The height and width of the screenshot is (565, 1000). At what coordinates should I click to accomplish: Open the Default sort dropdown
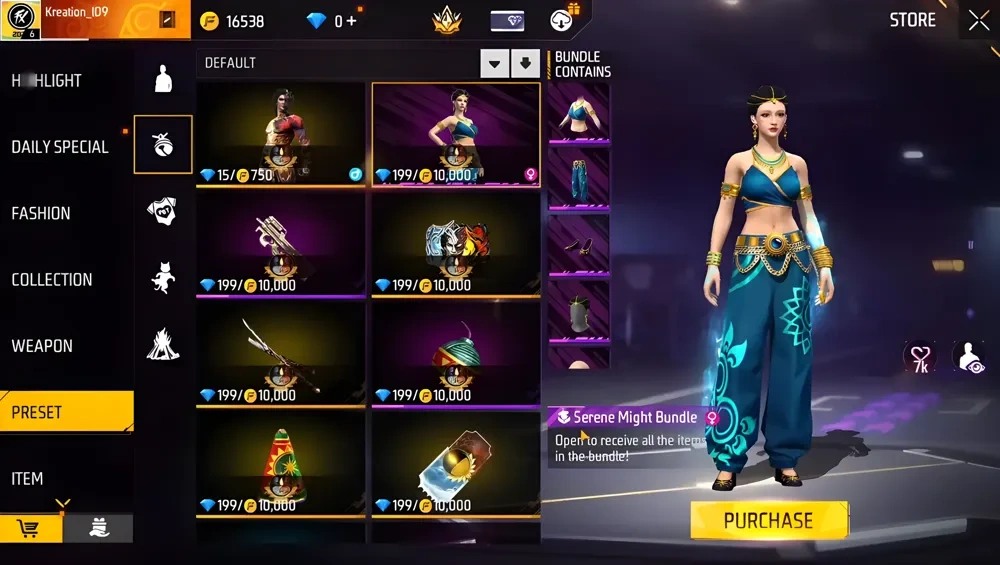(x=494, y=64)
